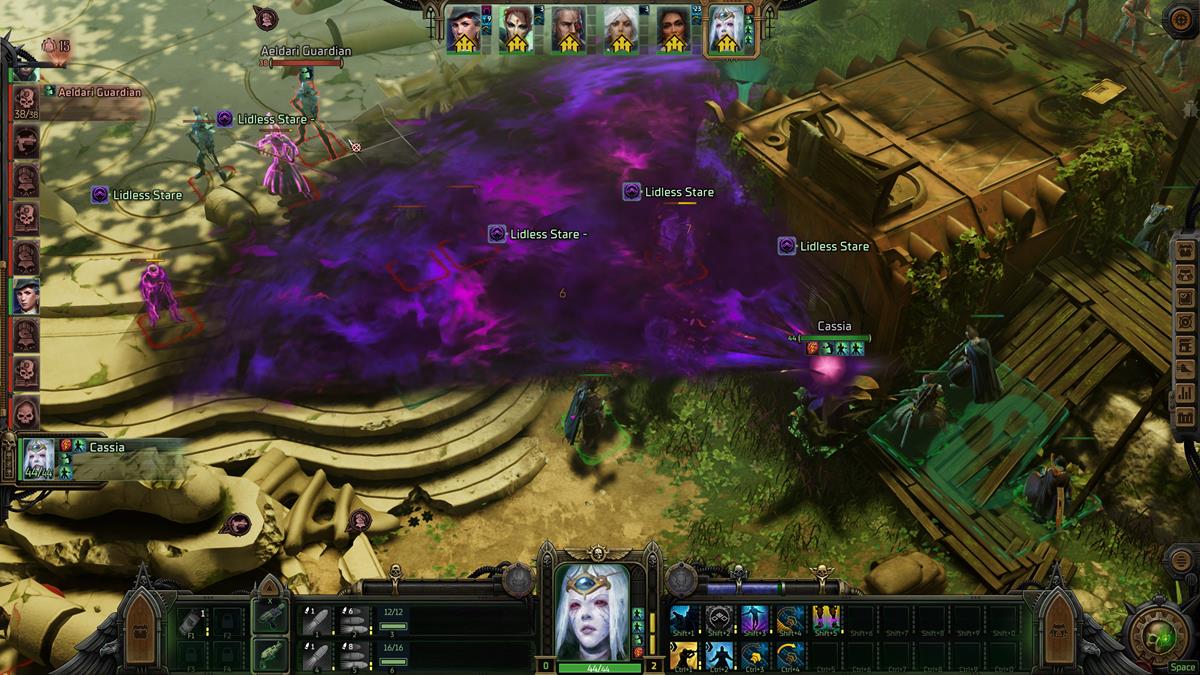Switch to the second weapon set

[x=269, y=655]
